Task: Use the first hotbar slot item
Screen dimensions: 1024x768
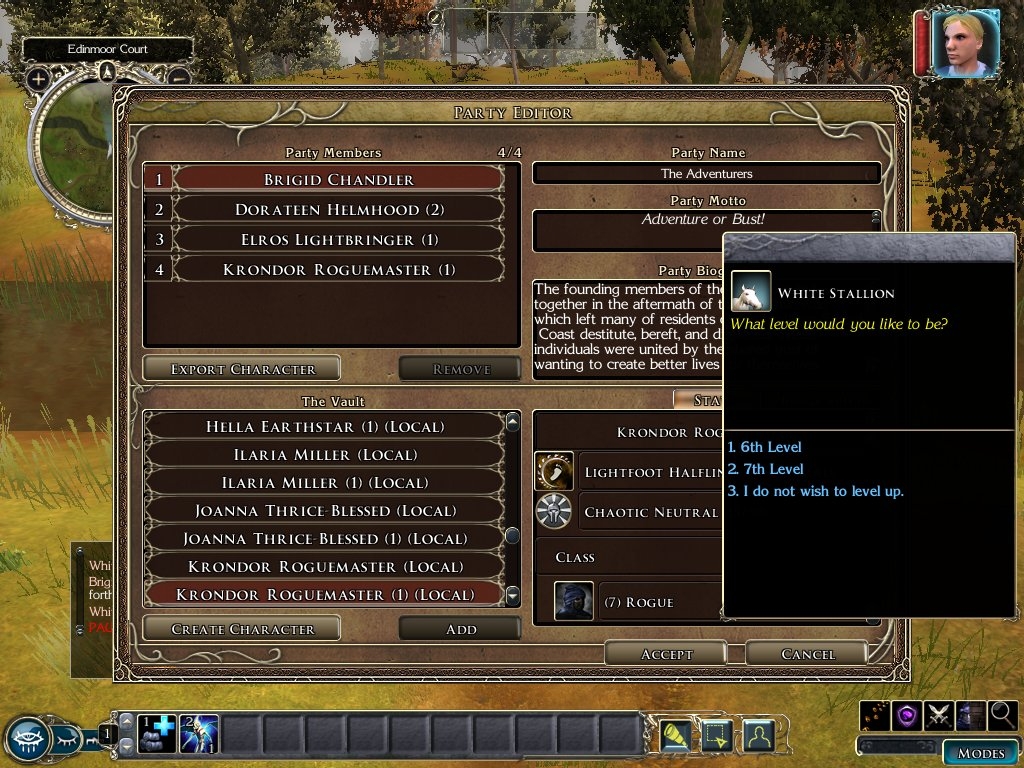Action: coord(155,735)
